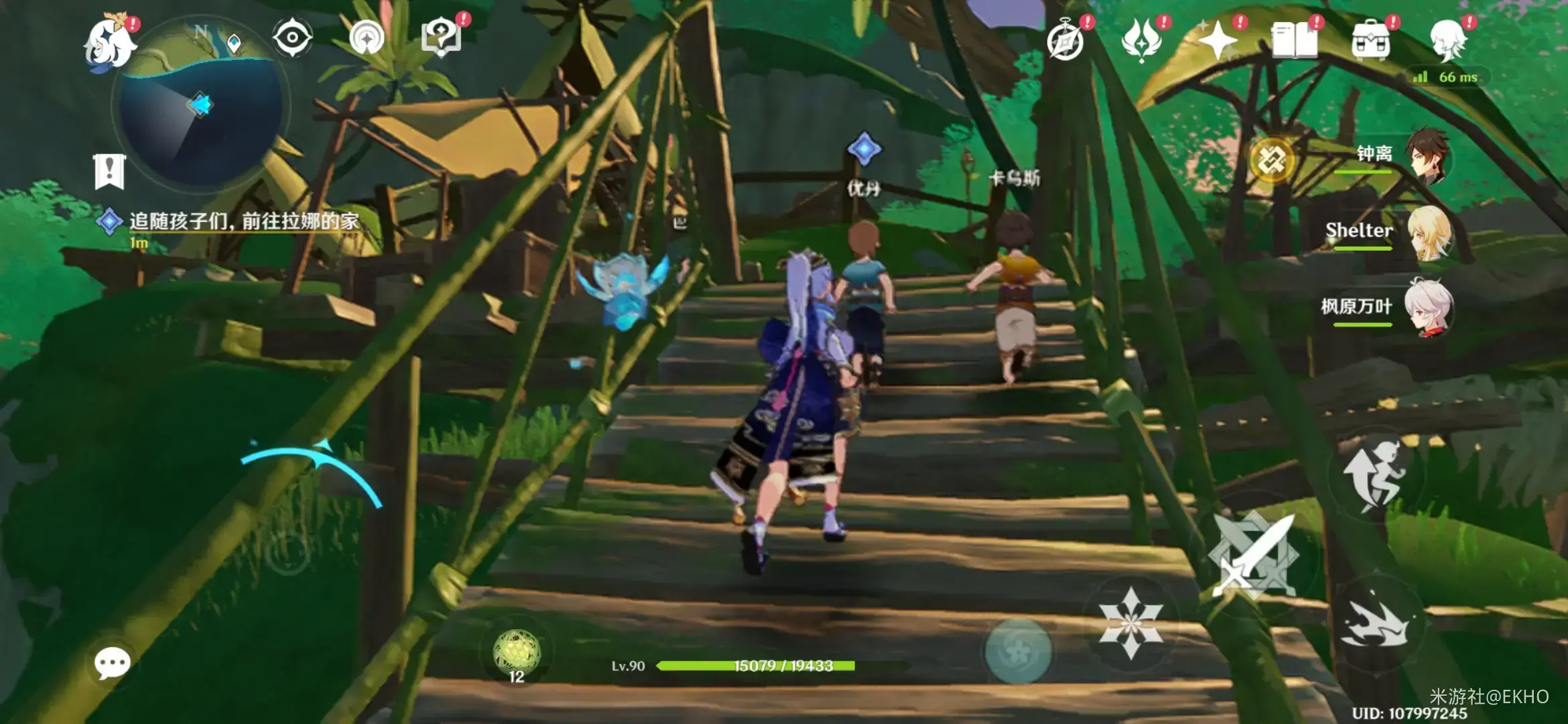Activate the snowflake elemental skill
The image size is (1568, 724).
(1131, 623)
